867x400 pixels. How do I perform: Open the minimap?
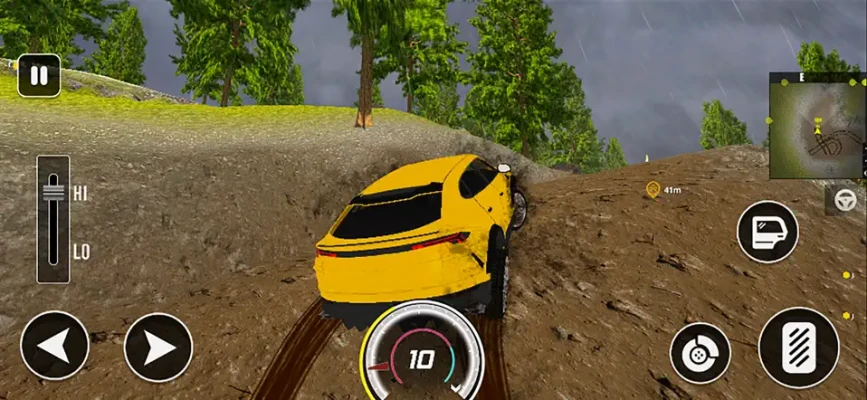pyautogui.click(x=817, y=125)
